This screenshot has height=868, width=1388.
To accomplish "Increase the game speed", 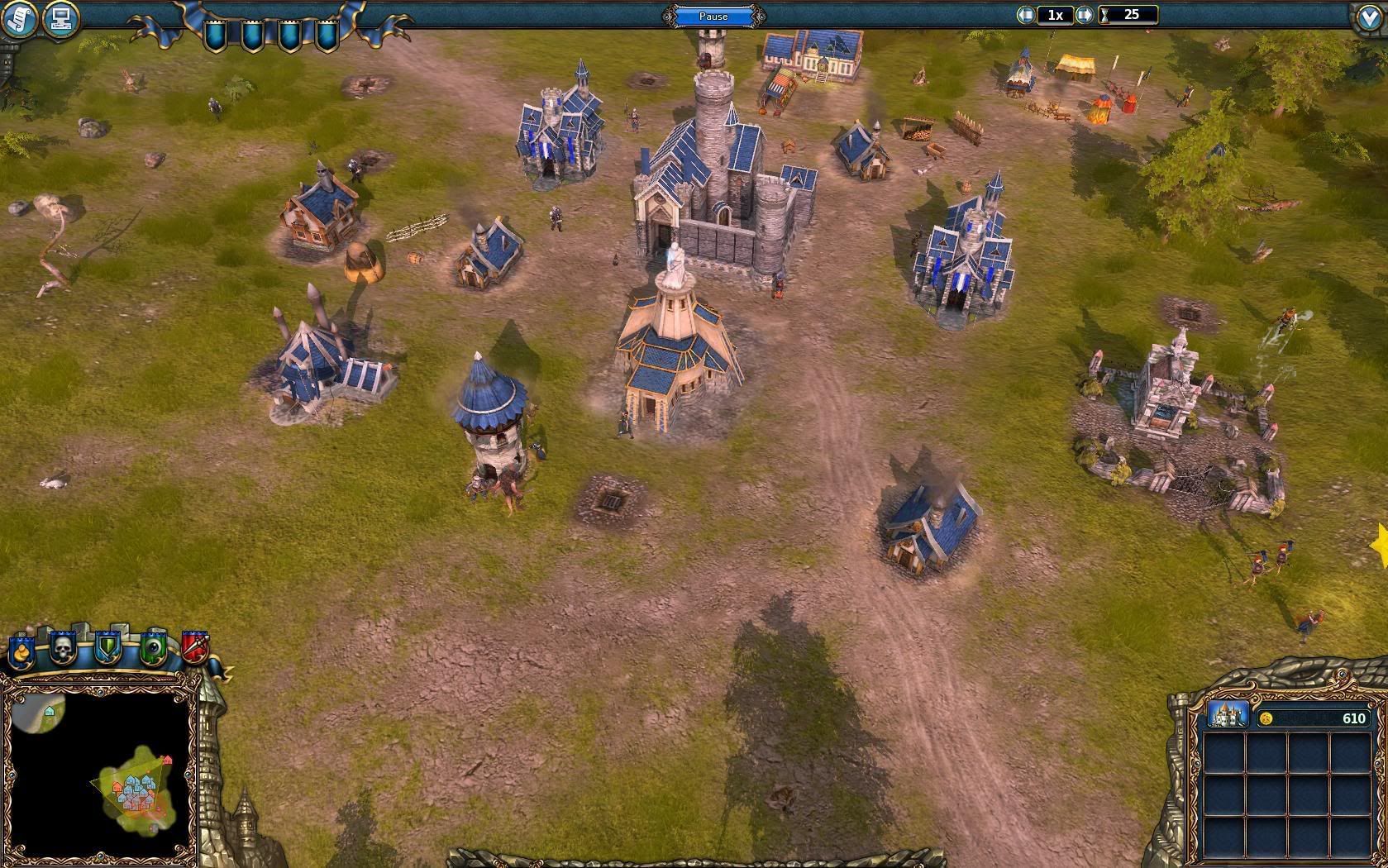I will coord(1084,15).
